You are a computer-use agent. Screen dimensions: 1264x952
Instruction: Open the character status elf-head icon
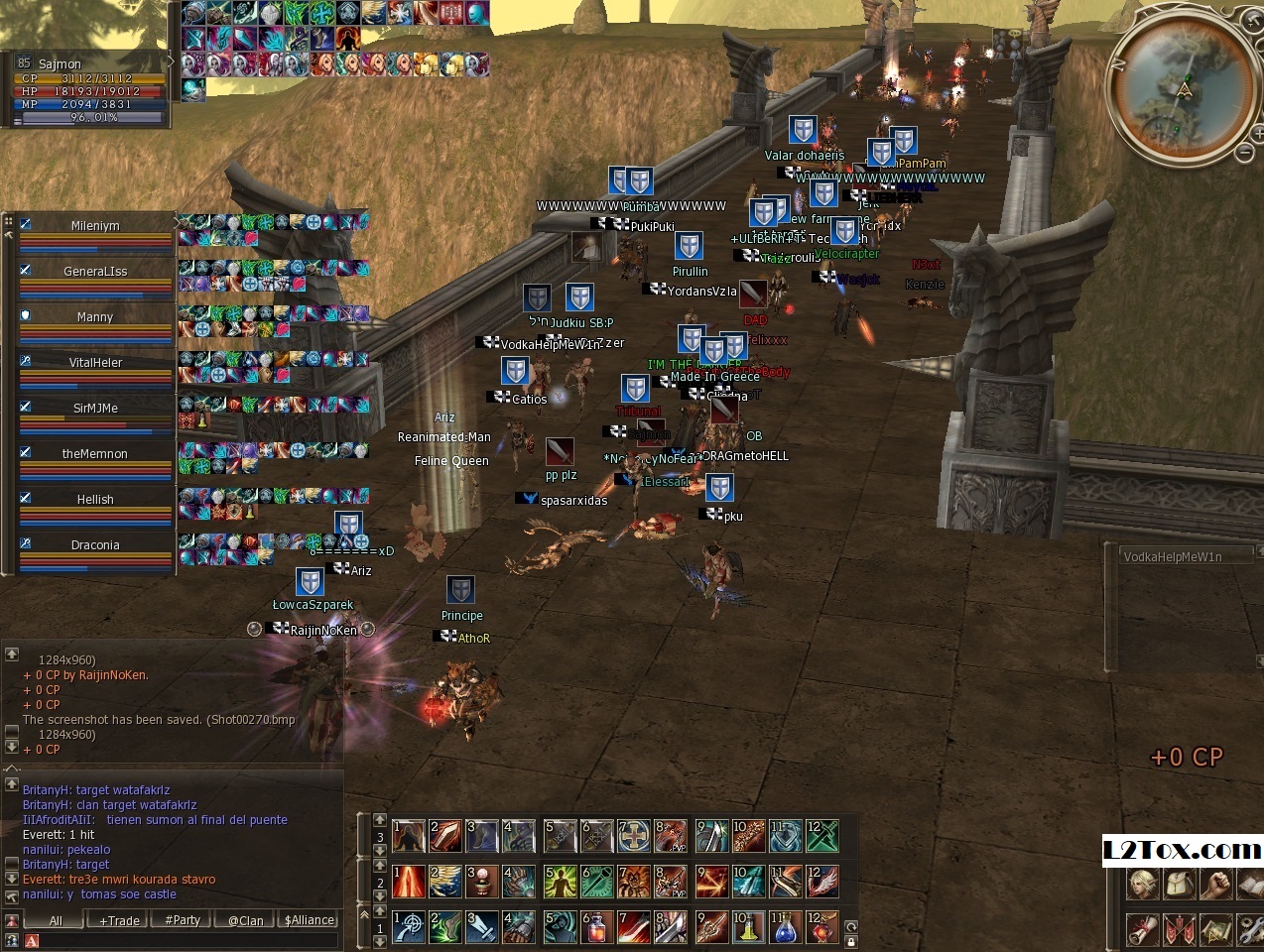1144,884
